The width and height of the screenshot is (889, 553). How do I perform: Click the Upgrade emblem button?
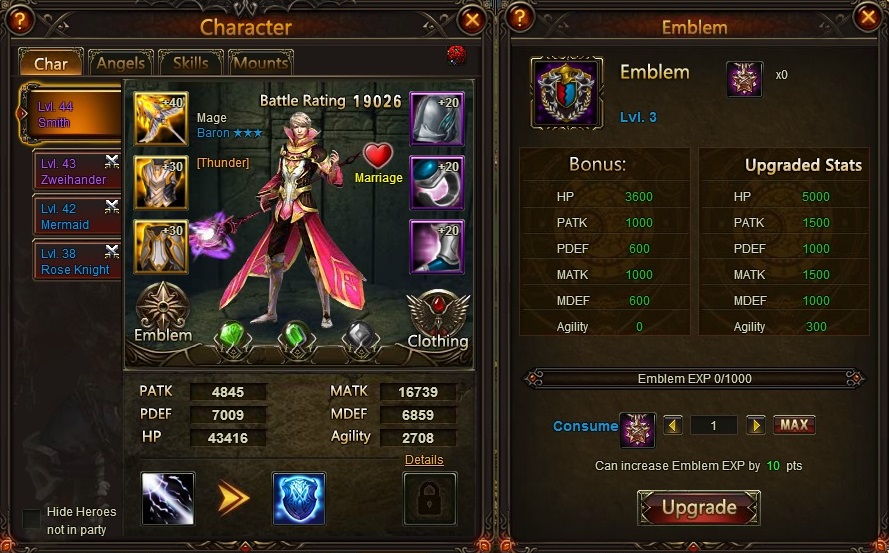click(699, 508)
